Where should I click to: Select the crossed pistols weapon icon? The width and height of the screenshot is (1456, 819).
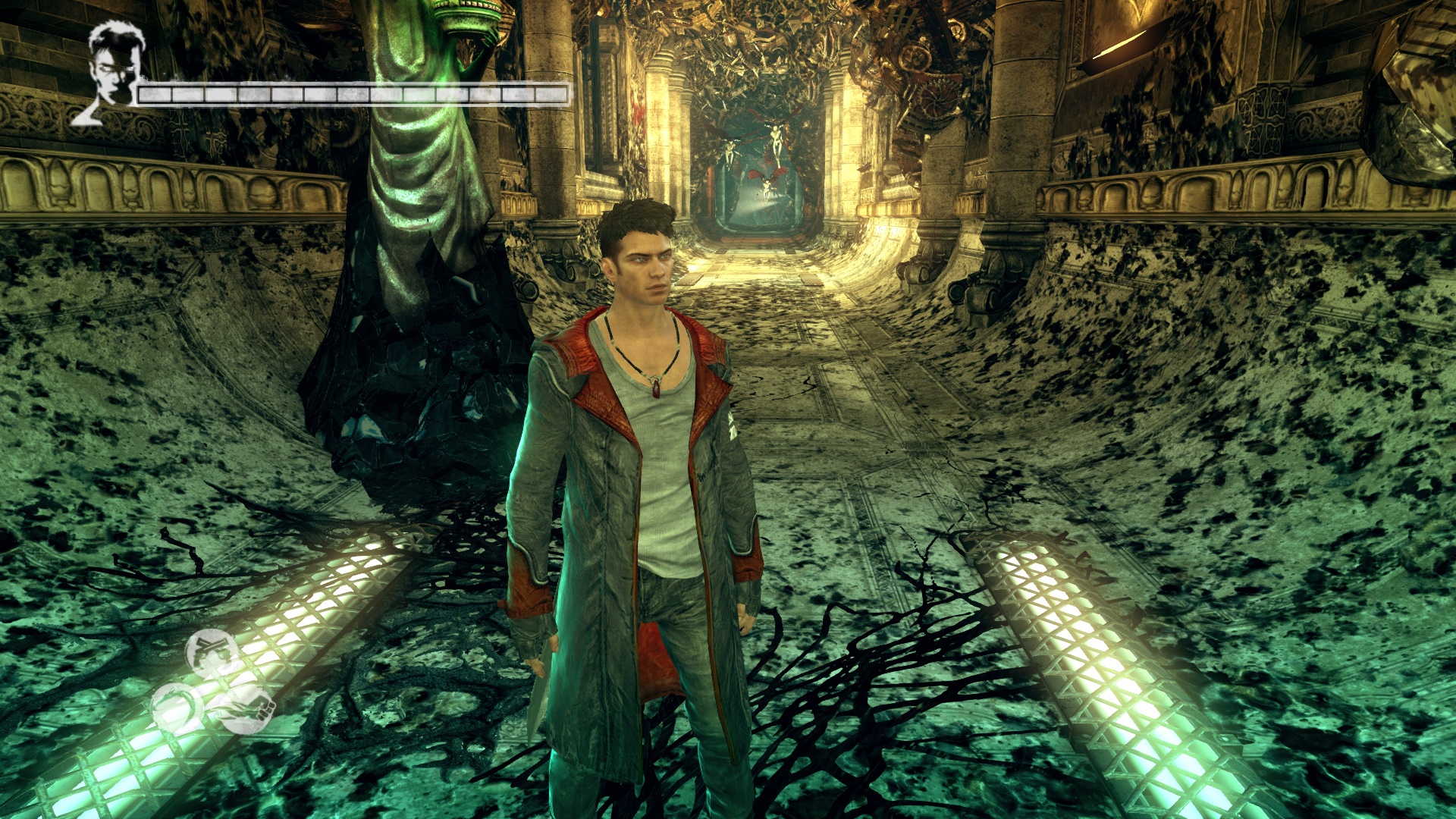(x=210, y=653)
